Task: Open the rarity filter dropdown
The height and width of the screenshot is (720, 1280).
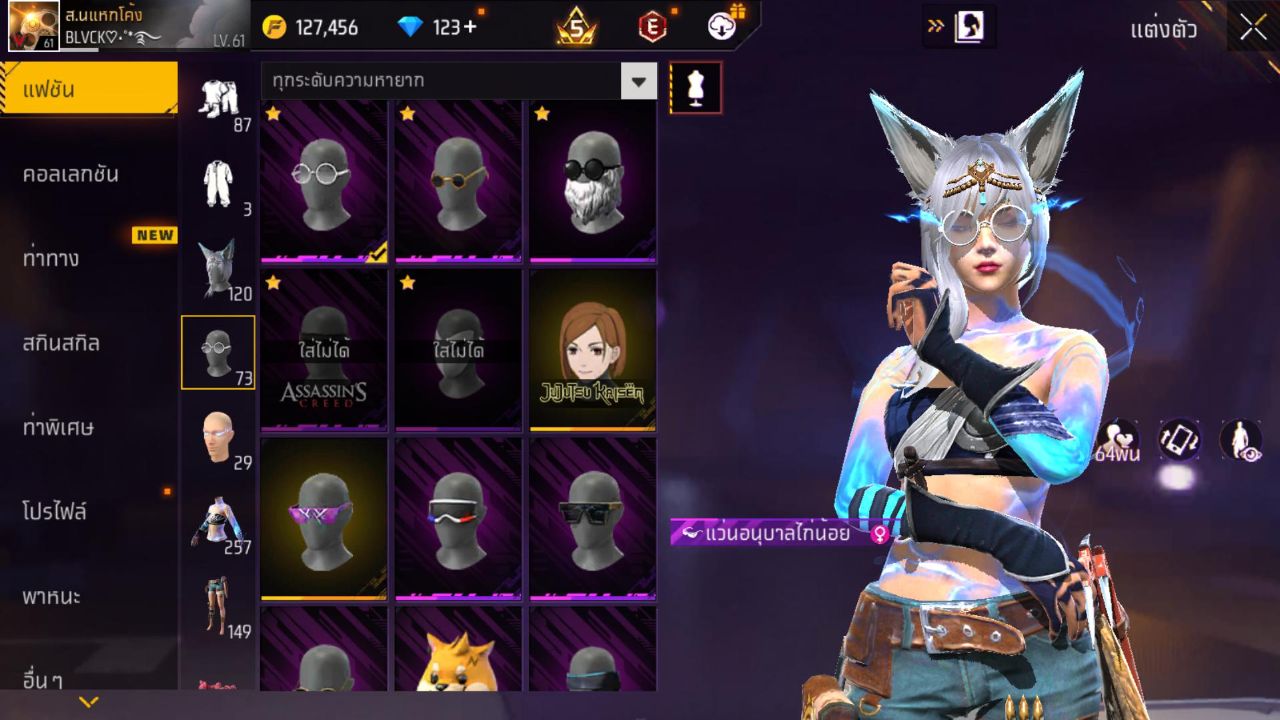Action: point(637,82)
